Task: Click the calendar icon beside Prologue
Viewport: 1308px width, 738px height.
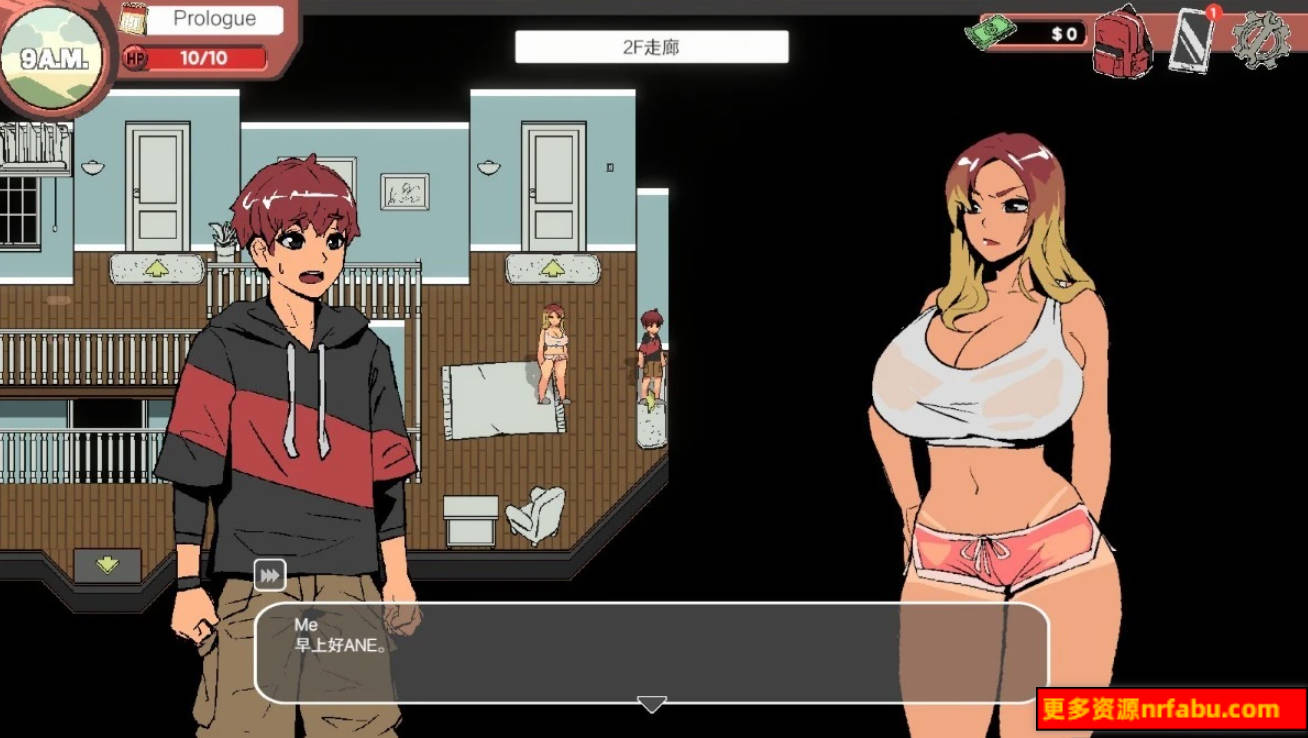Action: coord(133,17)
